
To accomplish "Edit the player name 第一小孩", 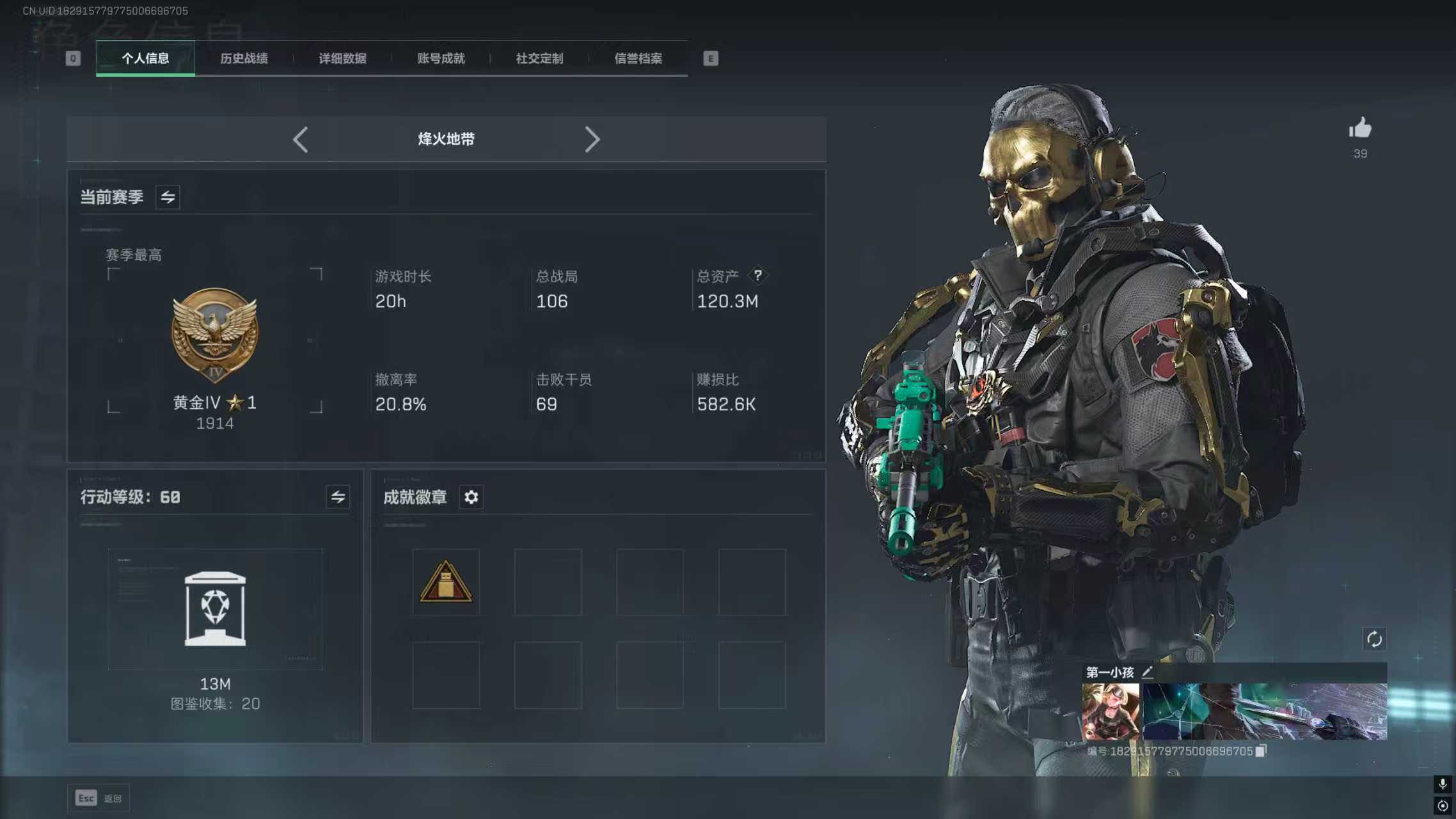I will click(x=1148, y=672).
